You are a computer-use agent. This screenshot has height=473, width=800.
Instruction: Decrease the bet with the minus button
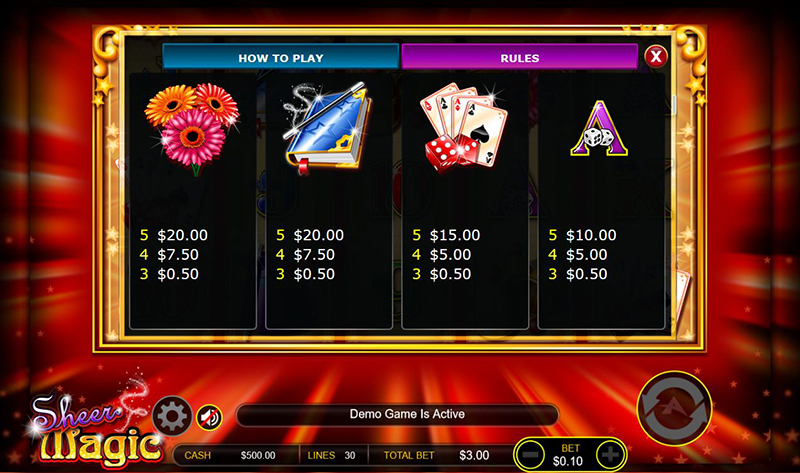tap(533, 455)
